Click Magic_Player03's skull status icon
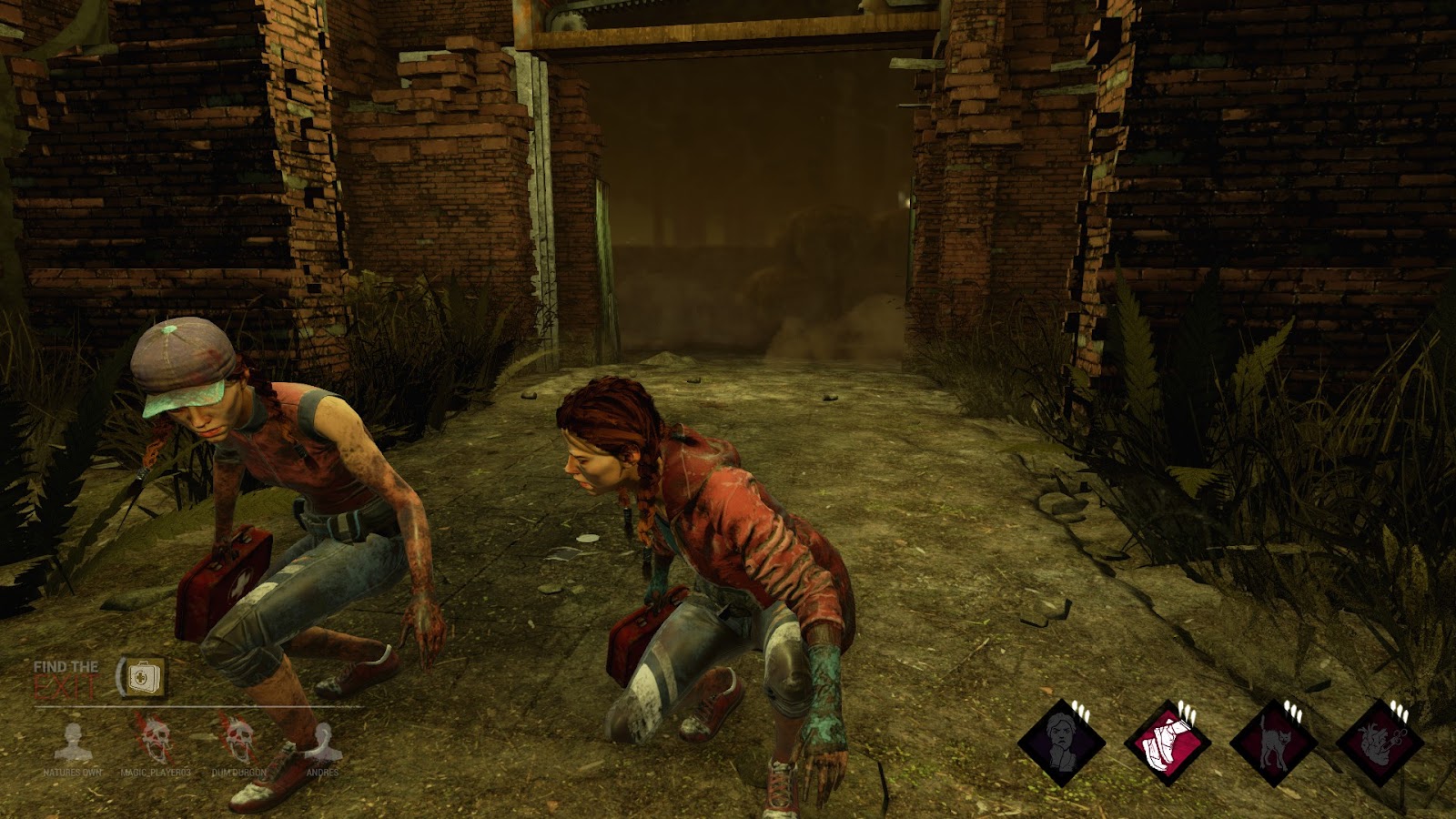Image resolution: width=1456 pixels, height=819 pixels. point(154,738)
